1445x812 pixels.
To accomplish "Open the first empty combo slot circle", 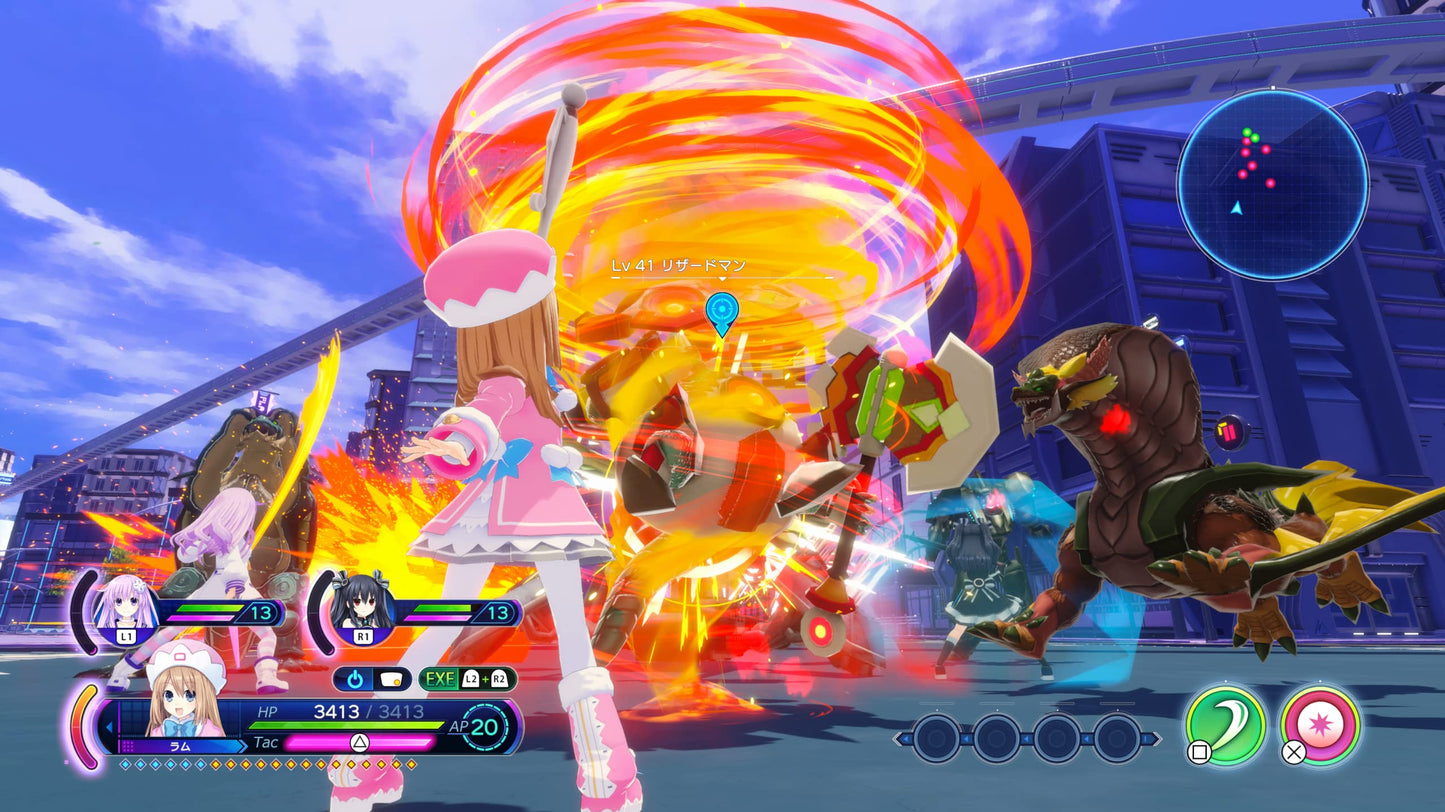I will click(x=936, y=738).
